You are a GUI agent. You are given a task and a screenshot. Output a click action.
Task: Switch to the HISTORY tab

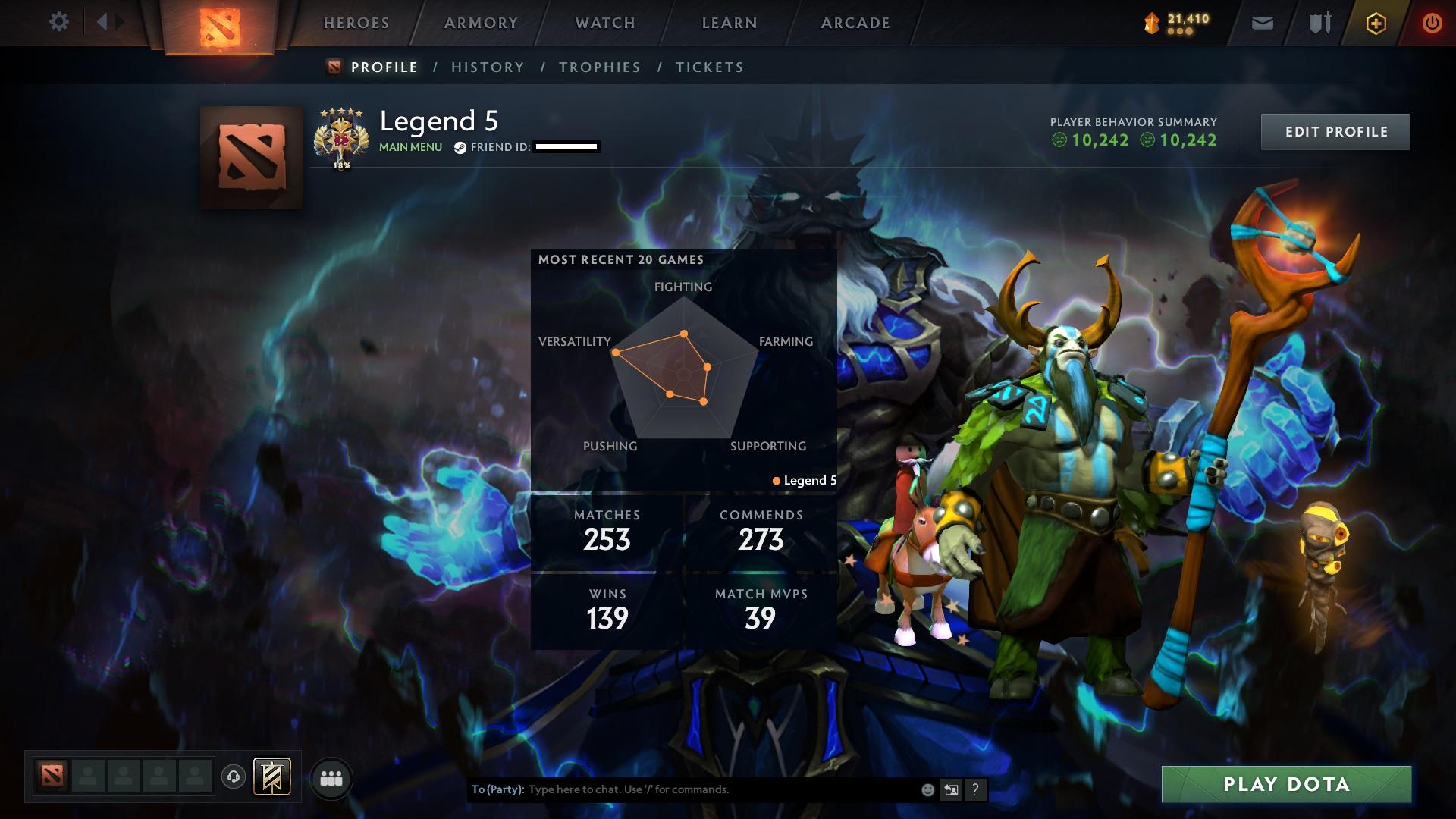point(488,67)
